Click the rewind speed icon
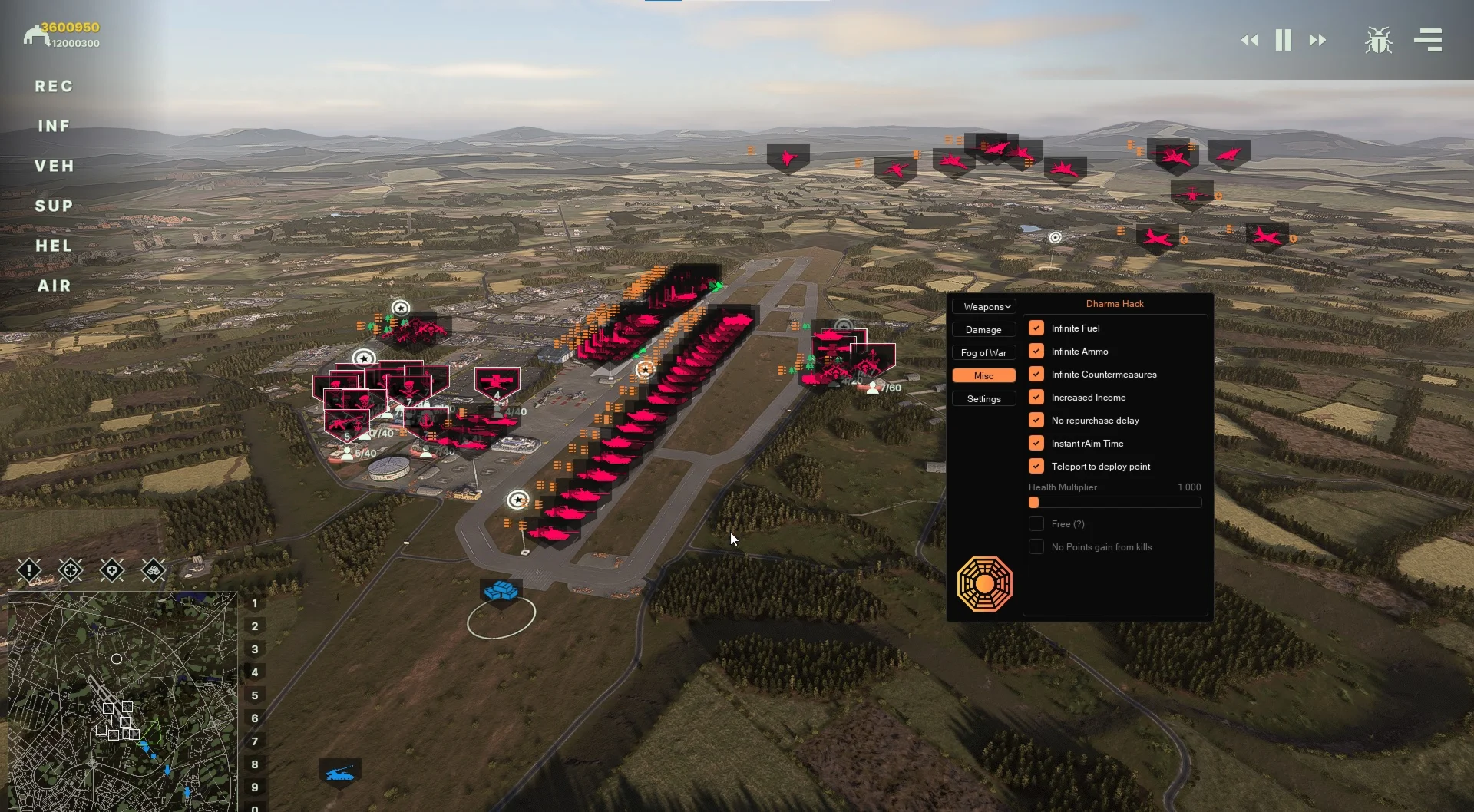The image size is (1474, 812). (1249, 40)
